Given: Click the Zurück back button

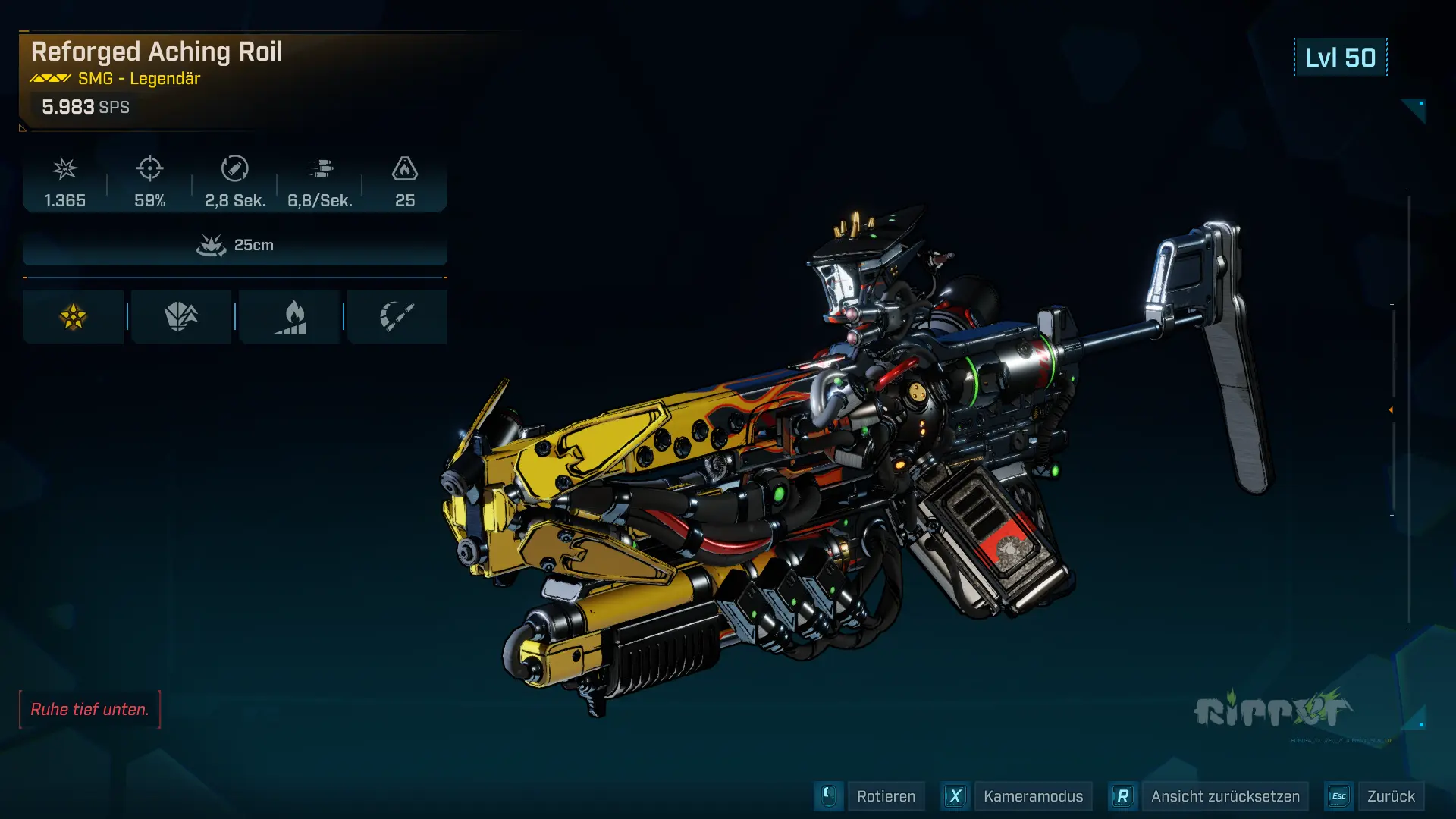Looking at the screenshot, I should pyautogui.click(x=1390, y=796).
